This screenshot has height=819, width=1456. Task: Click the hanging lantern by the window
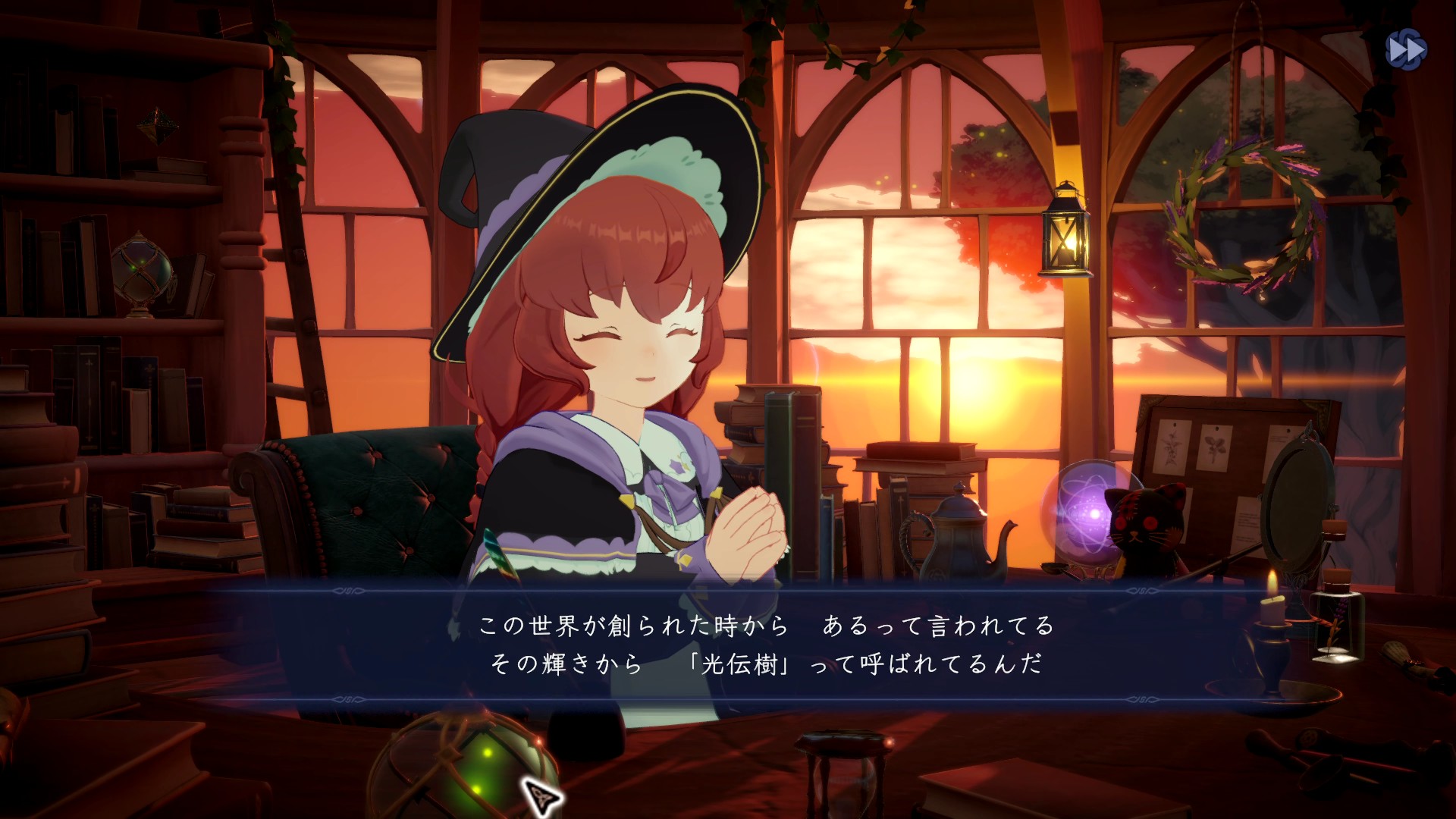[x=1065, y=233]
